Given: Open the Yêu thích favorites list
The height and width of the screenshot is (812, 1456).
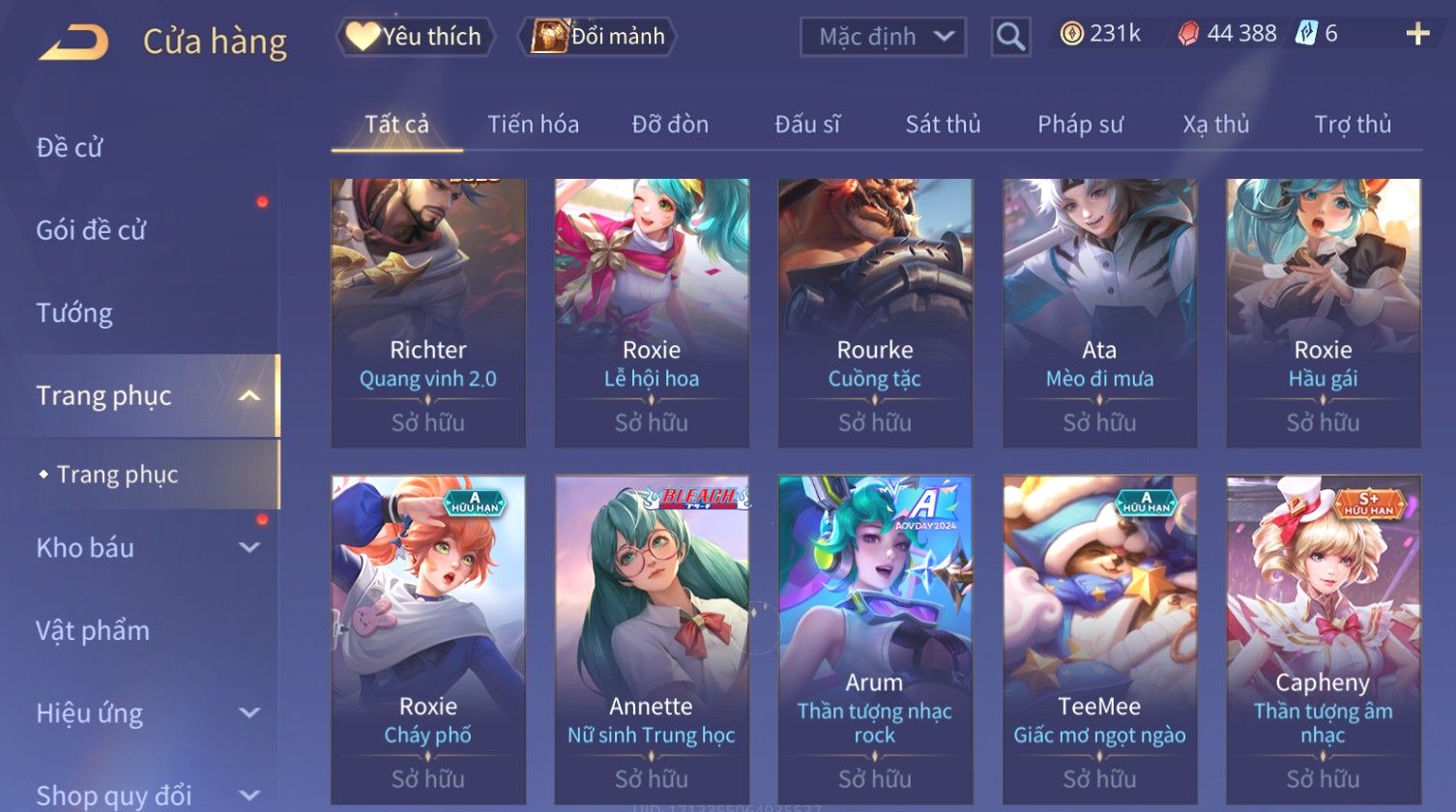Looking at the screenshot, I should (x=416, y=37).
